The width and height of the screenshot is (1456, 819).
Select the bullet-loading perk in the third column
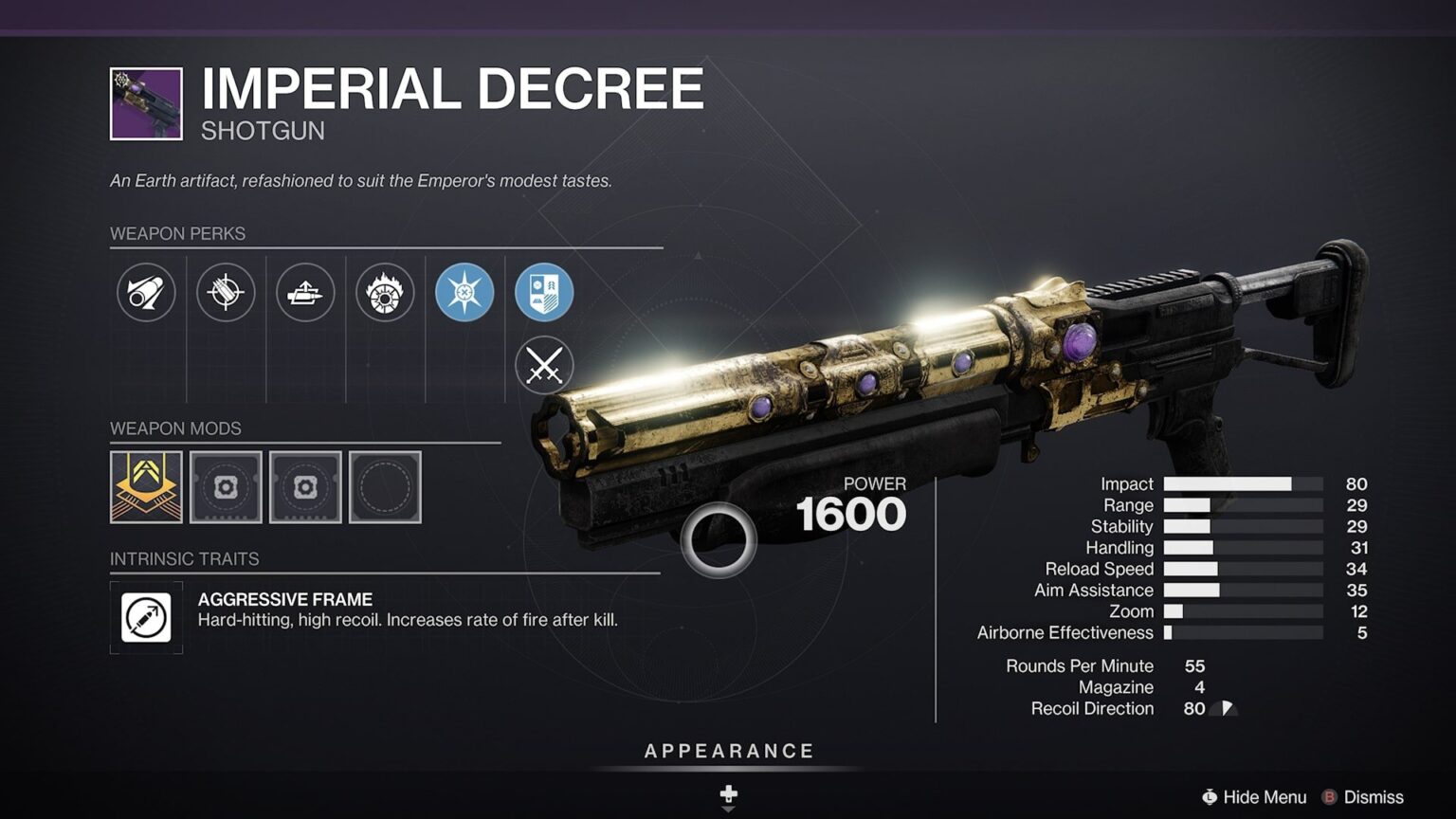click(305, 292)
